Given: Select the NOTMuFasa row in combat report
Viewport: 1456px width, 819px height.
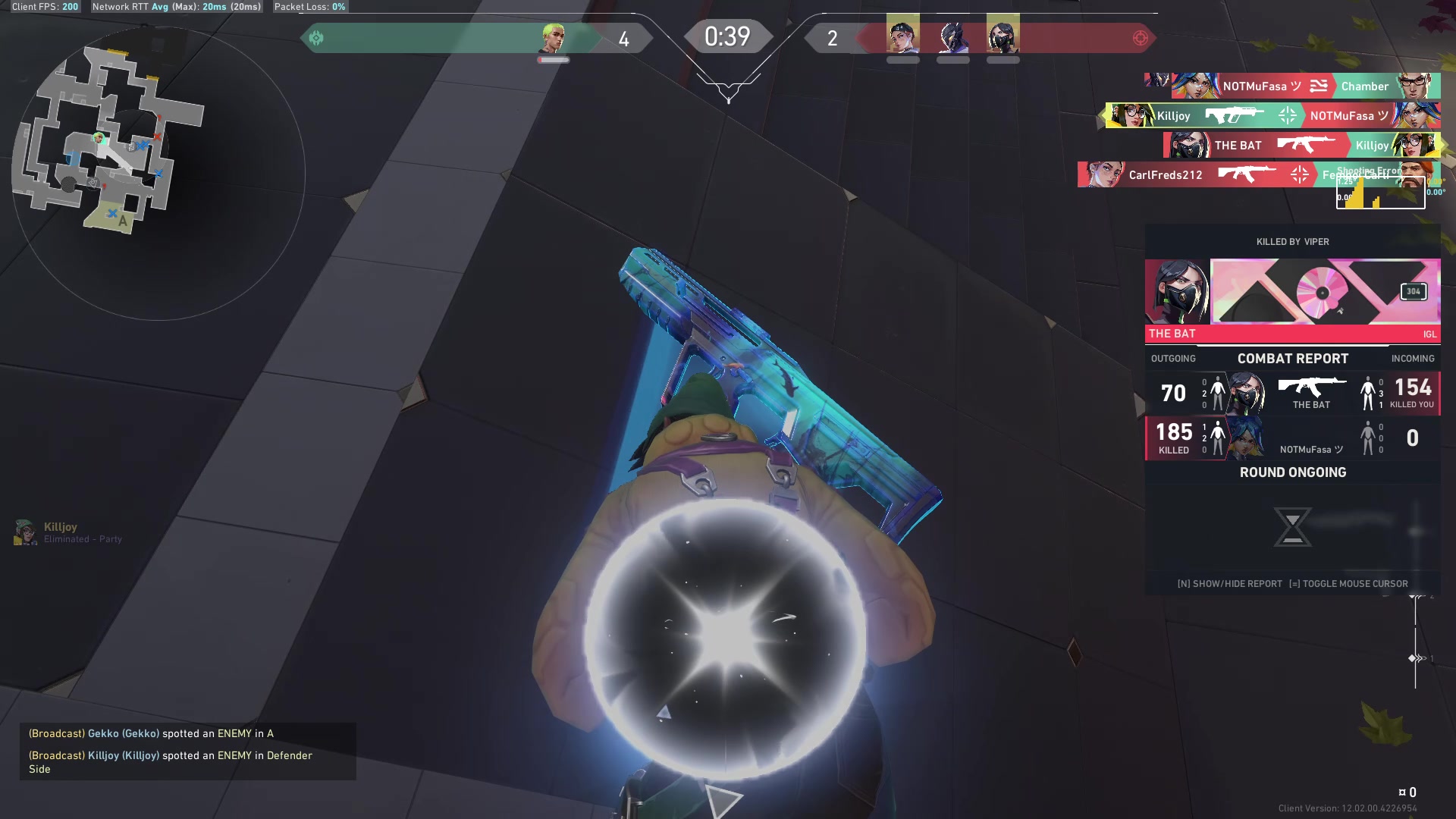Looking at the screenshot, I should 1292,438.
